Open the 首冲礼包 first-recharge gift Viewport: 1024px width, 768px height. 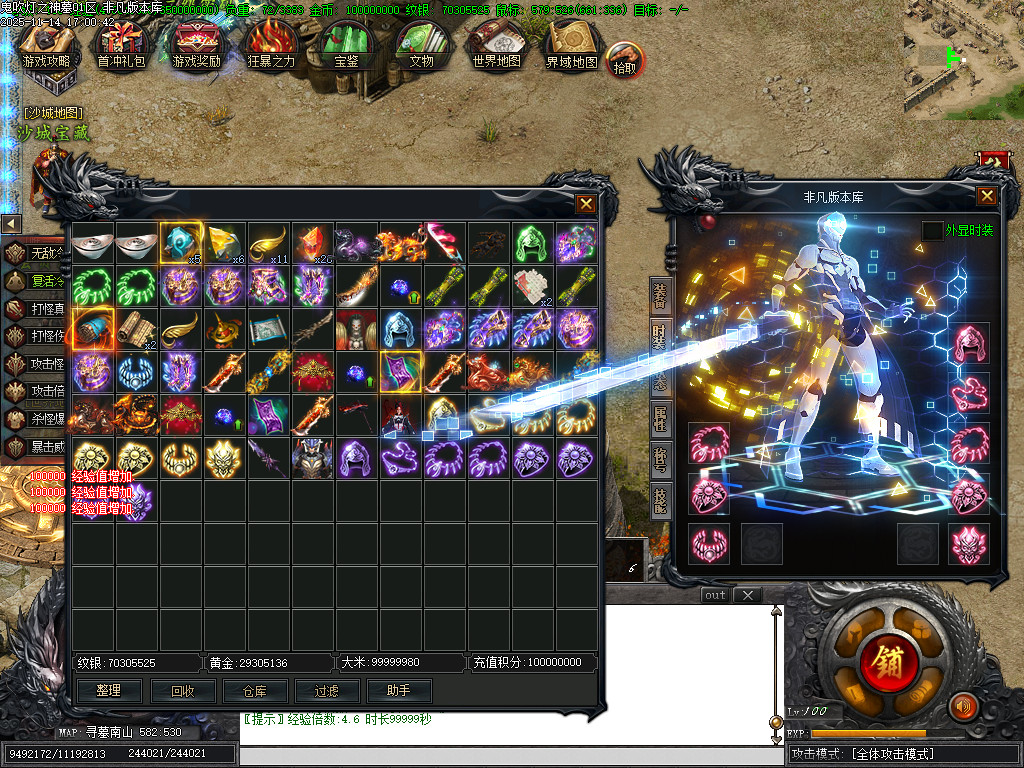point(121,47)
